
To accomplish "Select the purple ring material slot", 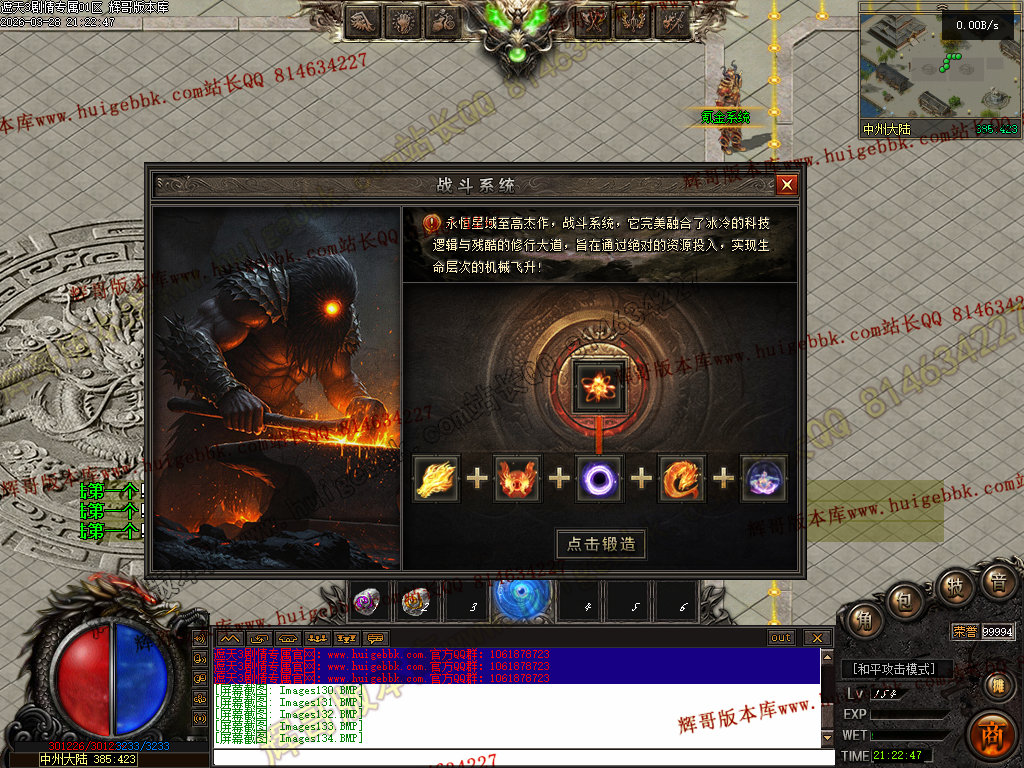I will coord(600,478).
